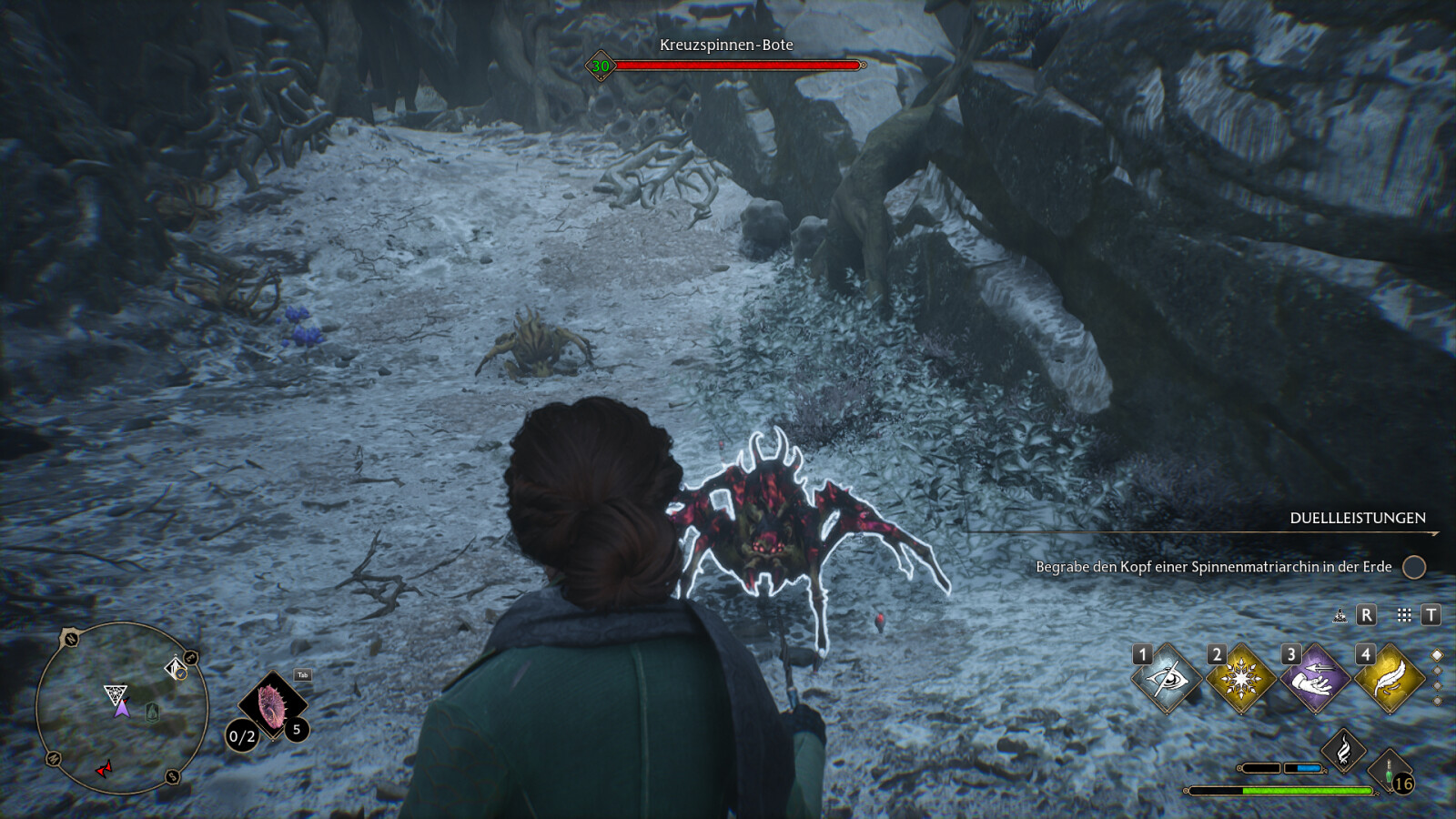Click the 3x3 dot grid icon
The height and width of the screenshot is (819, 1456).
pos(1404,615)
